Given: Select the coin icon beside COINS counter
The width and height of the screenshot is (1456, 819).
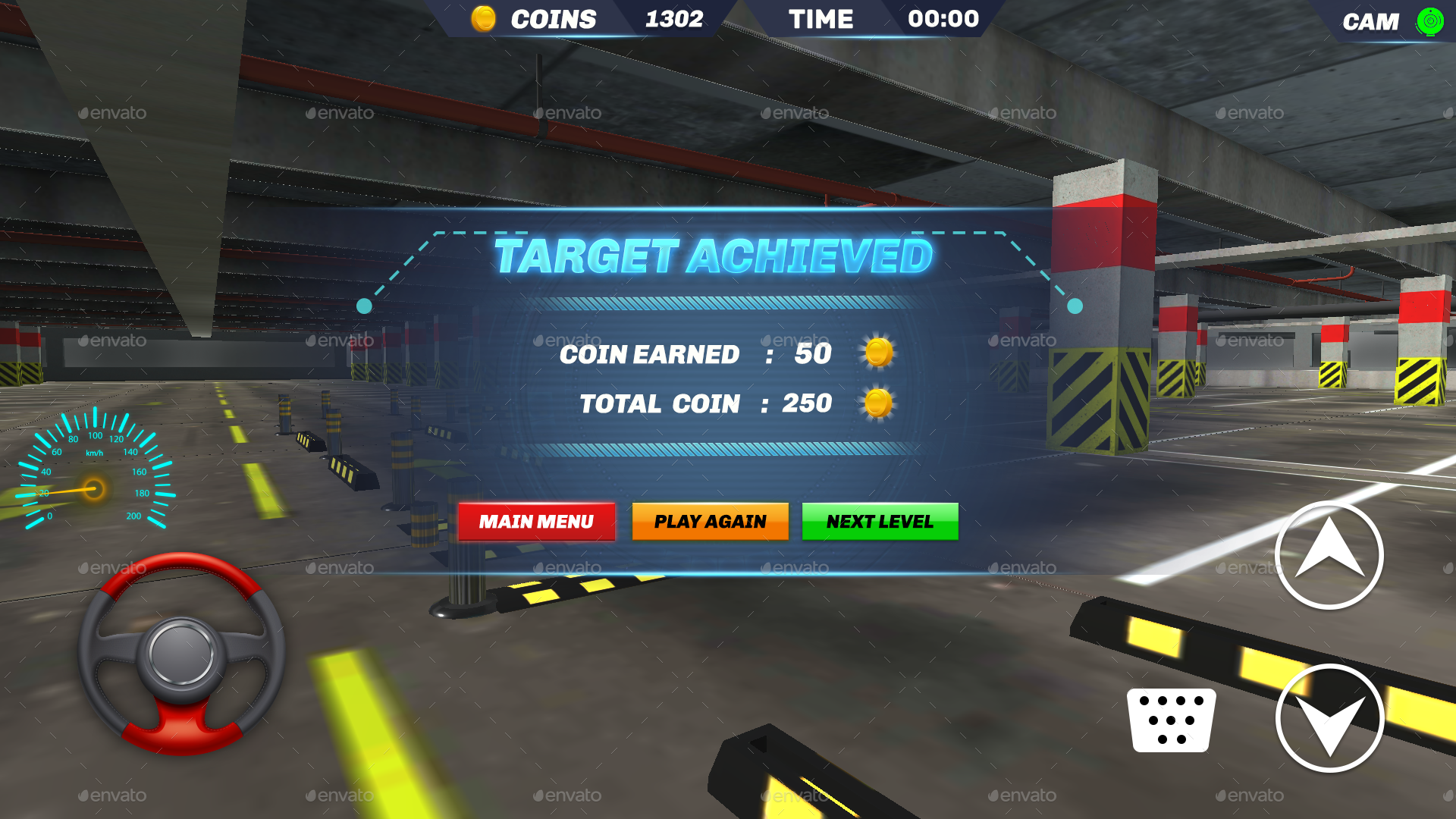Looking at the screenshot, I should point(484,17).
